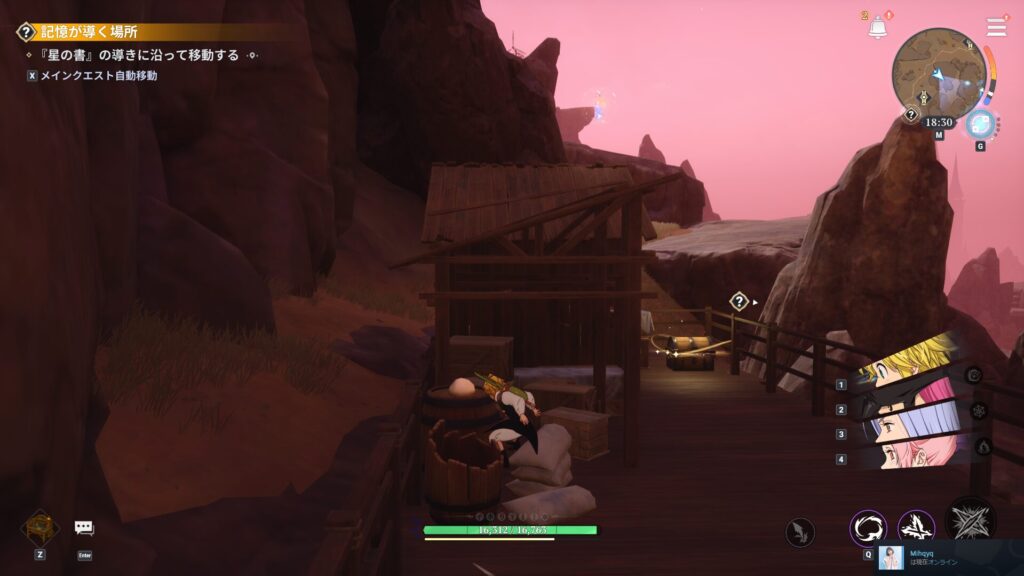Open the chat speech bubble
Viewport: 1024px width, 576px height.
[x=84, y=528]
